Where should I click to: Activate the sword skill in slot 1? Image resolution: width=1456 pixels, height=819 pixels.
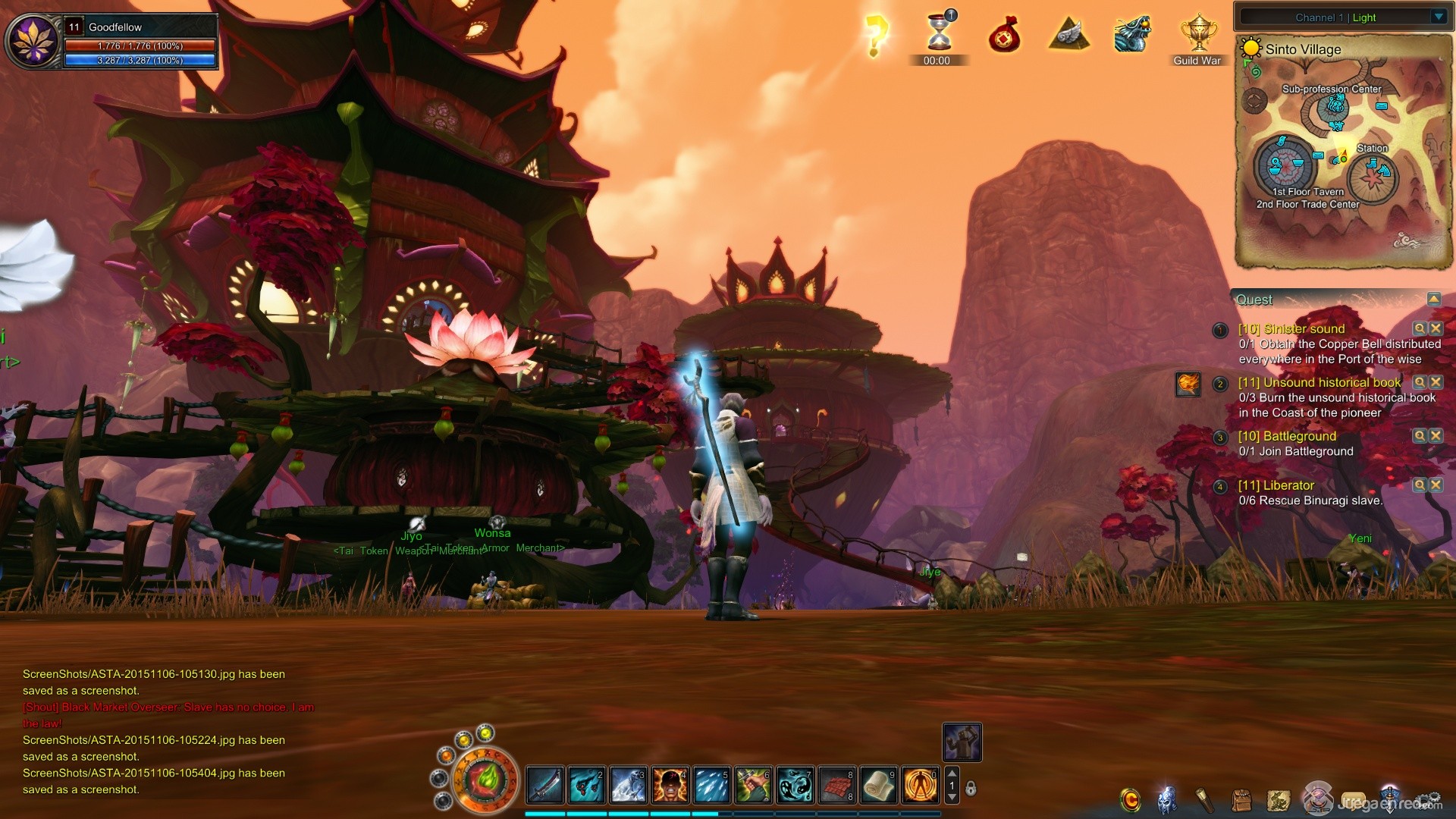pos(545,786)
